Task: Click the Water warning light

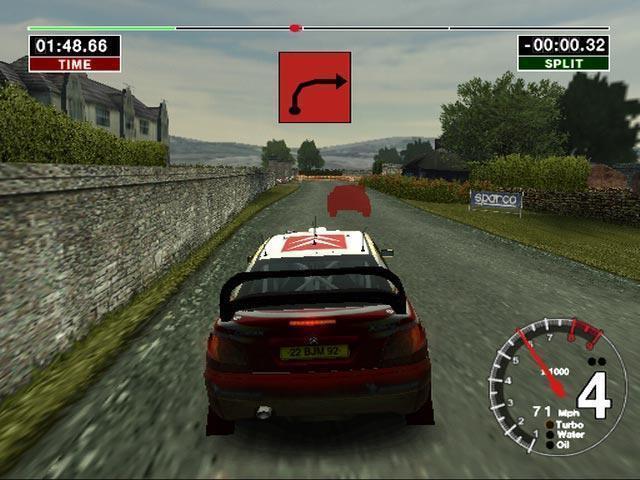Action: [549, 434]
